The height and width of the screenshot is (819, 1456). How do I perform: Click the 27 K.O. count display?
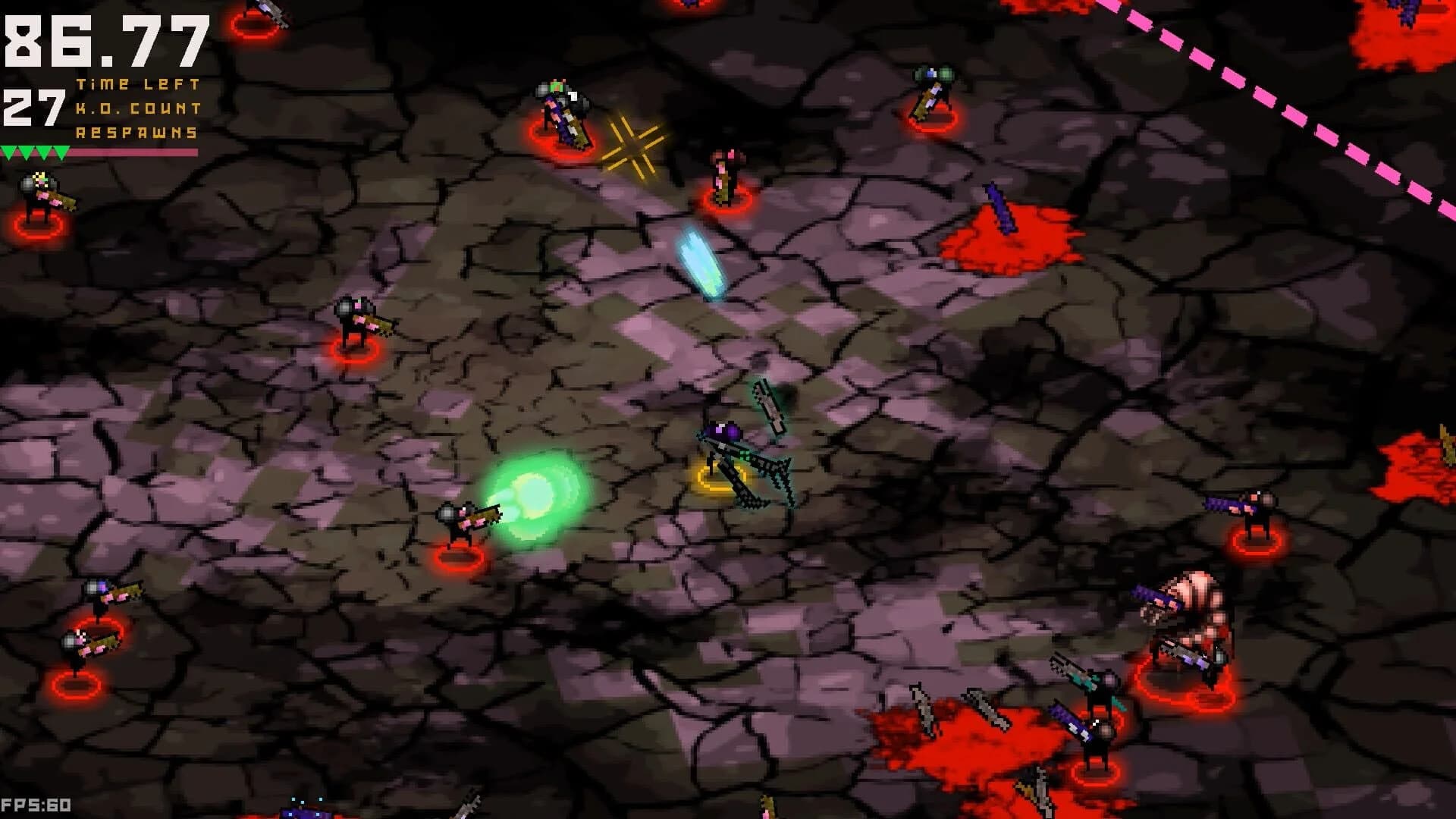34,106
